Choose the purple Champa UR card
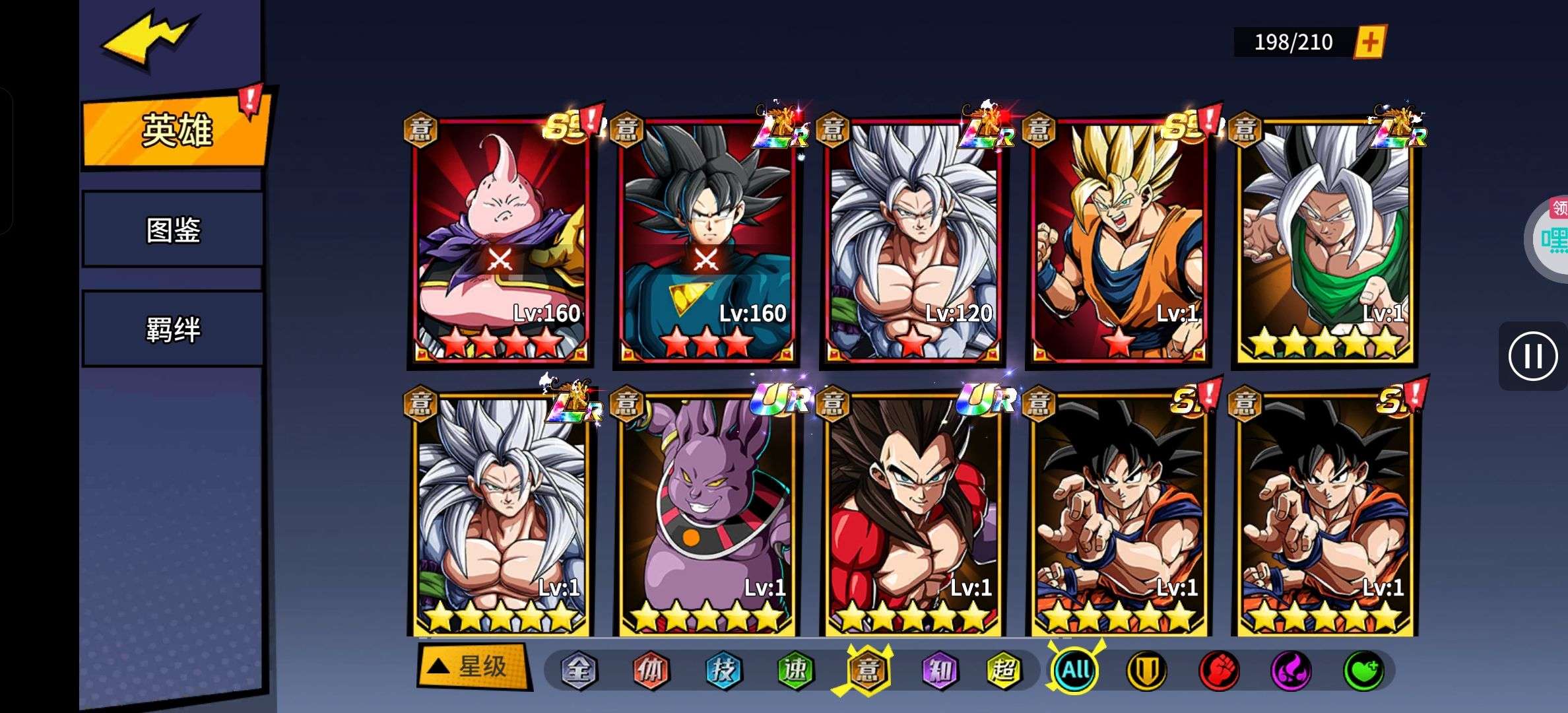The width and height of the screenshot is (1568, 713). click(706, 515)
